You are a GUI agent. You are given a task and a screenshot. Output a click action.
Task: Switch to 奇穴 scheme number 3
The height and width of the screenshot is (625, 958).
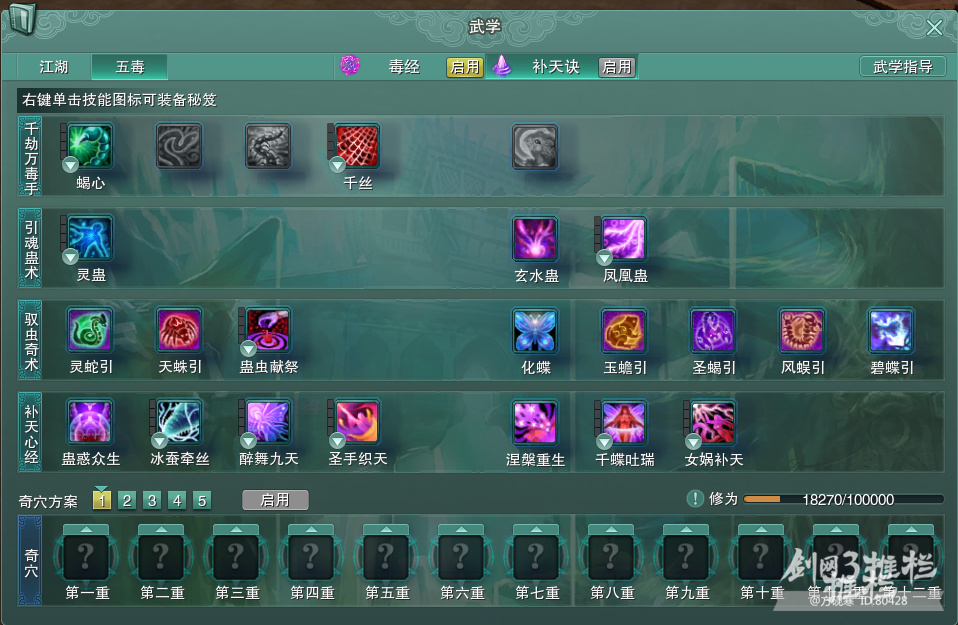pyautogui.click(x=152, y=500)
